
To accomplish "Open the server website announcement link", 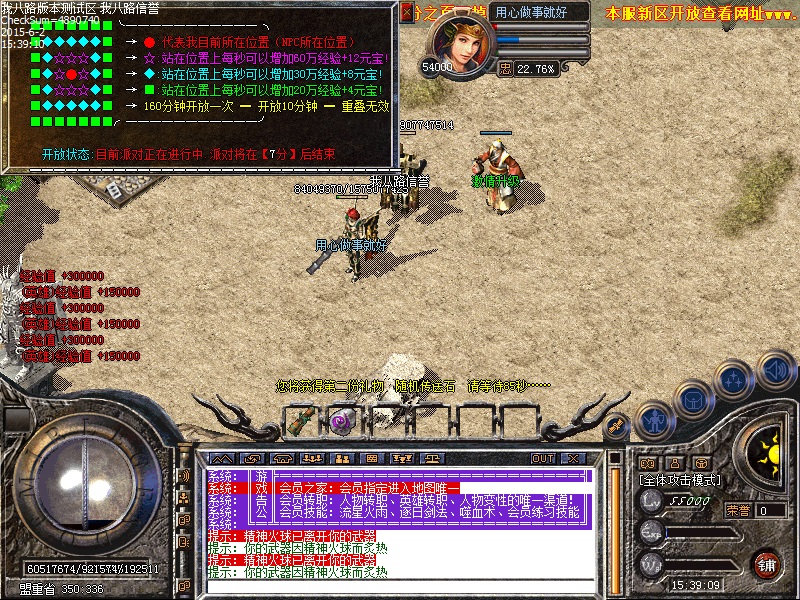I will pos(700,13).
